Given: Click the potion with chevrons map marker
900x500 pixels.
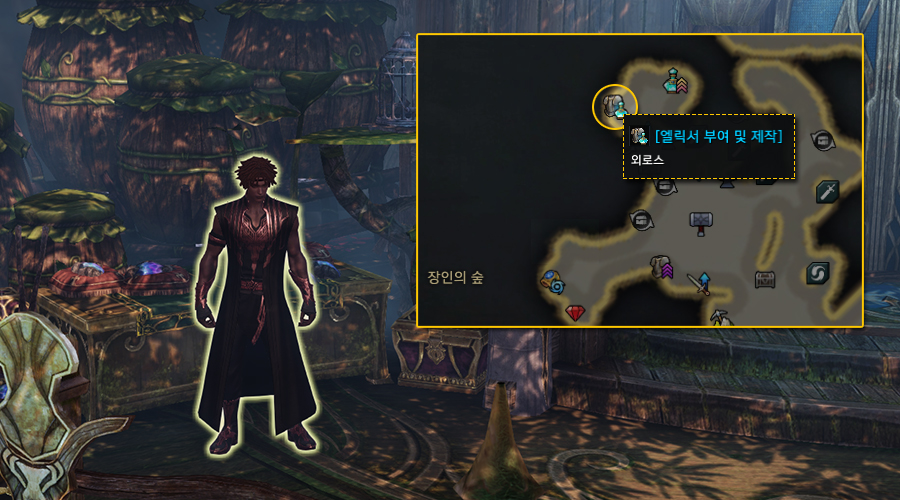Looking at the screenshot, I should [676, 80].
